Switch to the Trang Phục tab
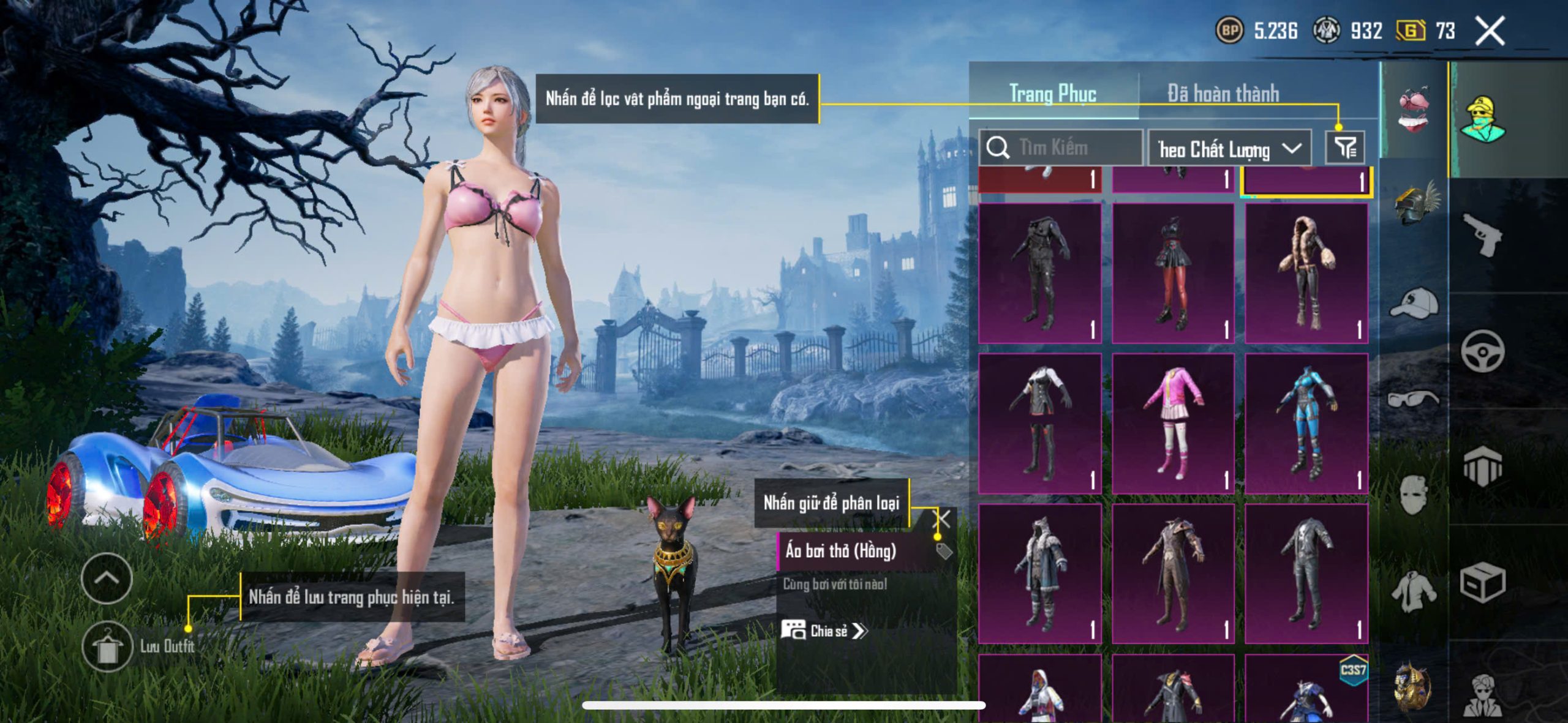This screenshot has width=1568, height=723. pyautogui.click(x=1052, y=94)
